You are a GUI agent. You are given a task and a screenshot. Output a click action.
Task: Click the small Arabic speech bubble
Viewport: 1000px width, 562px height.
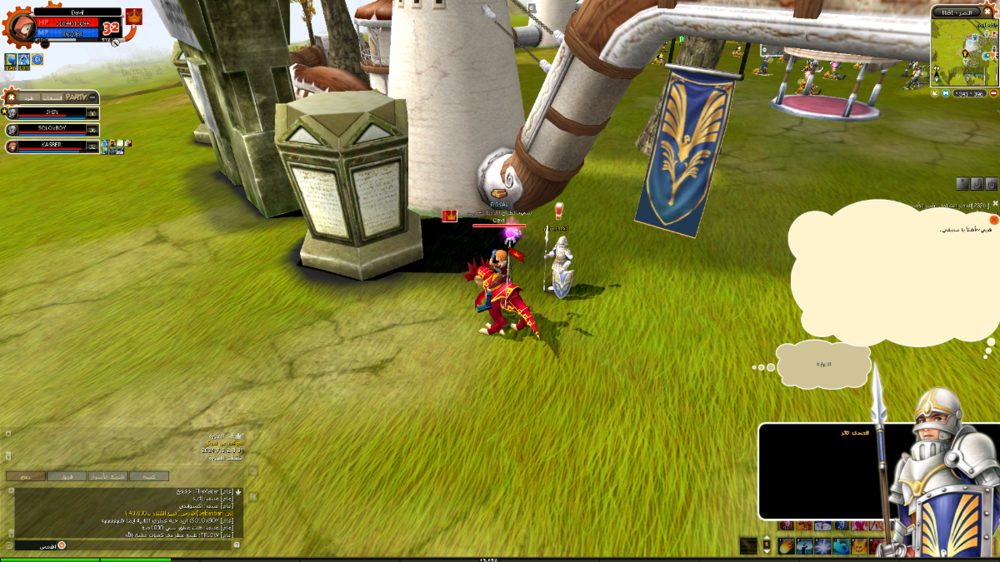[824, 365]
